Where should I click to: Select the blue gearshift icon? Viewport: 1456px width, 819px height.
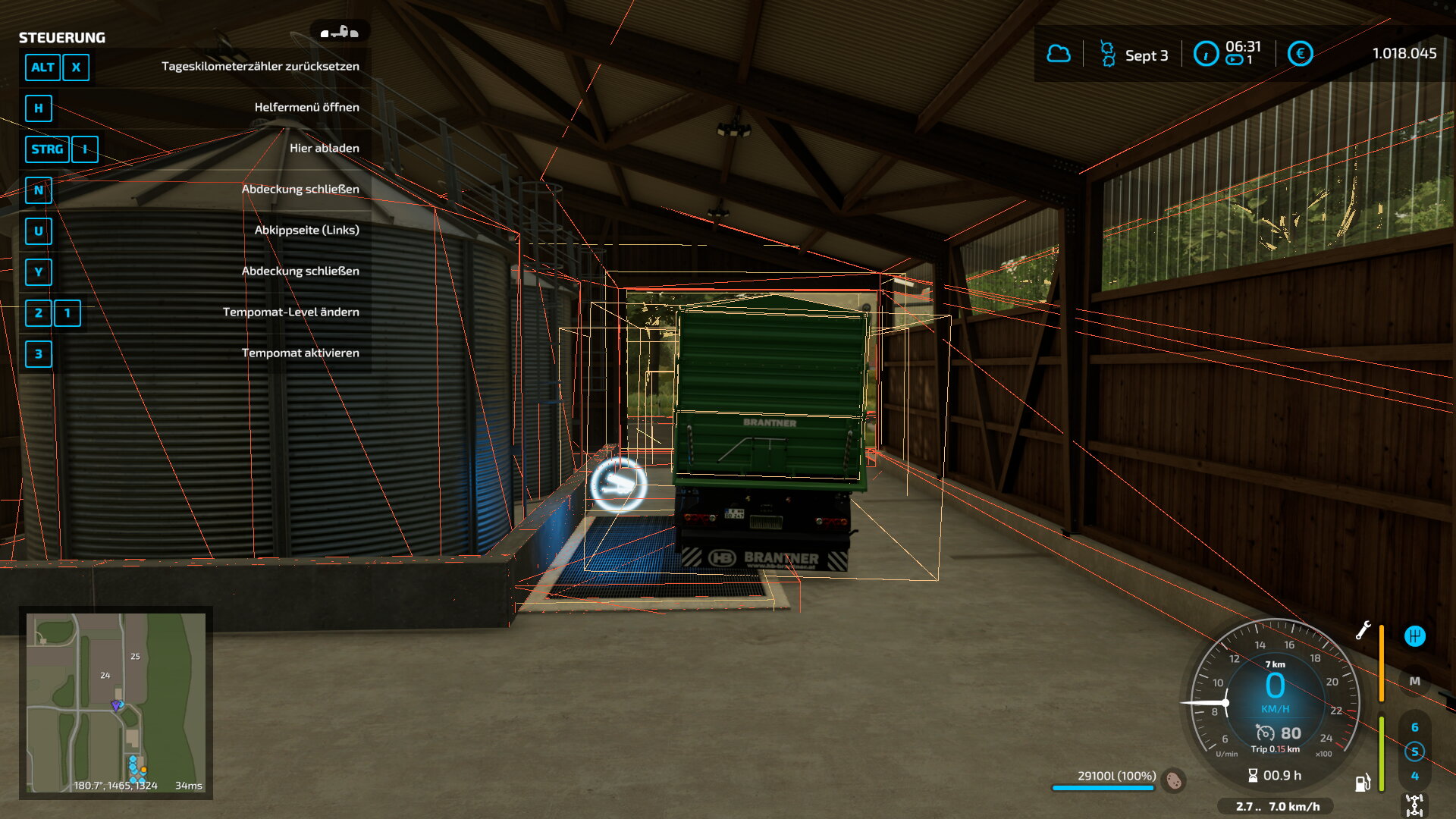[x=1414, y=636]
